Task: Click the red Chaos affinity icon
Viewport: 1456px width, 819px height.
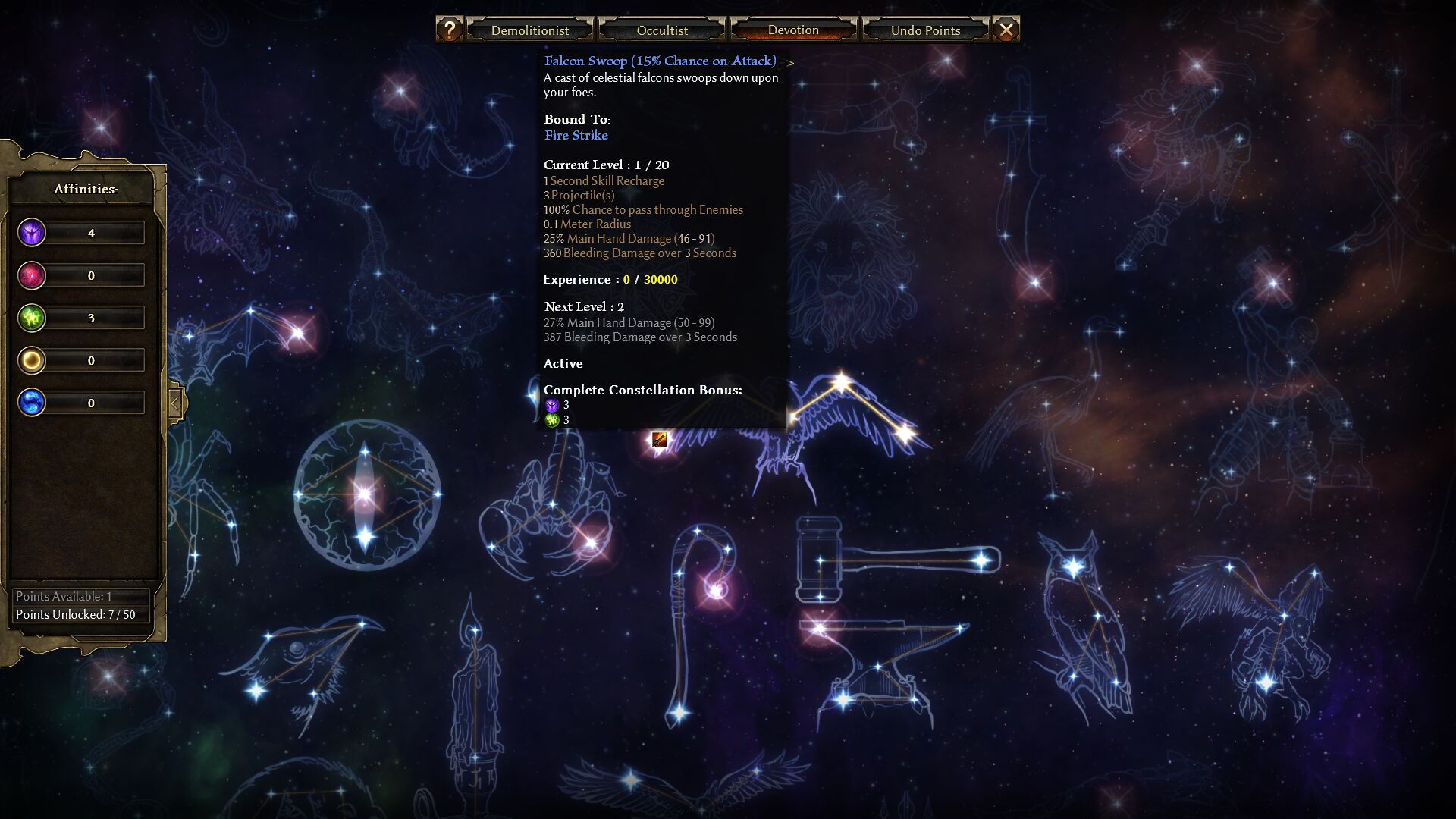Action: pyautogui.click(x=32, y=275)
